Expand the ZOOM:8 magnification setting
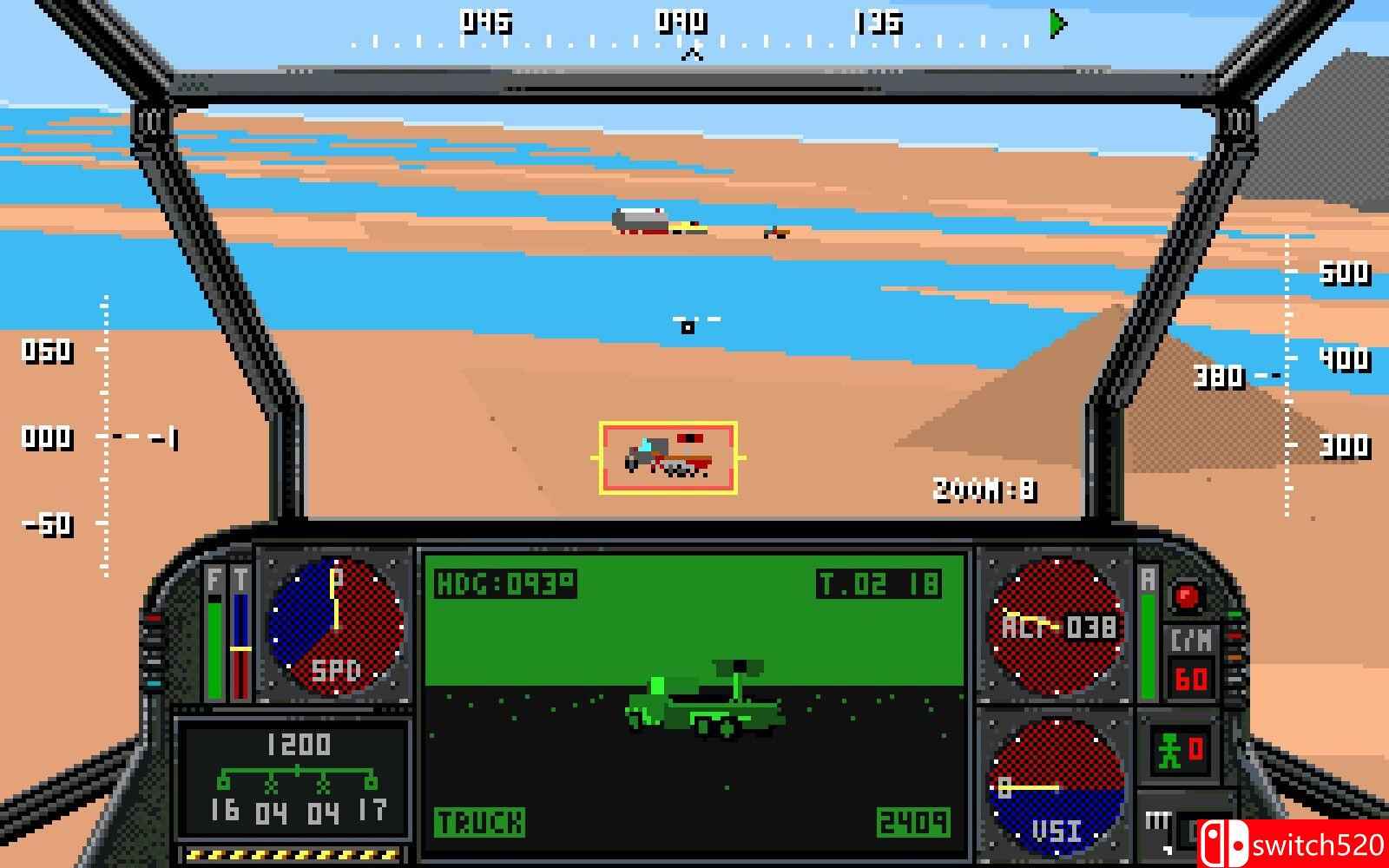Image resolution: width=1389 pixels, height=868 pixels. tap(987, 486)
